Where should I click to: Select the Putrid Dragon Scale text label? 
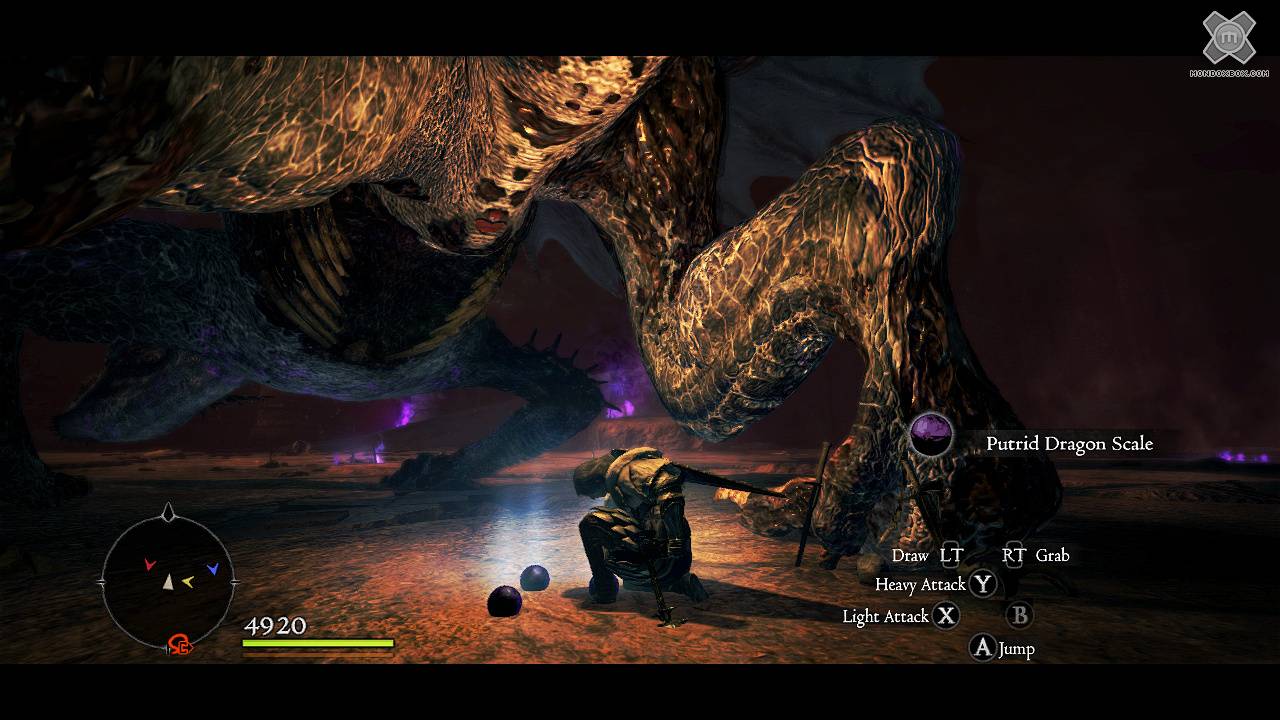[x=1068, y=444]
